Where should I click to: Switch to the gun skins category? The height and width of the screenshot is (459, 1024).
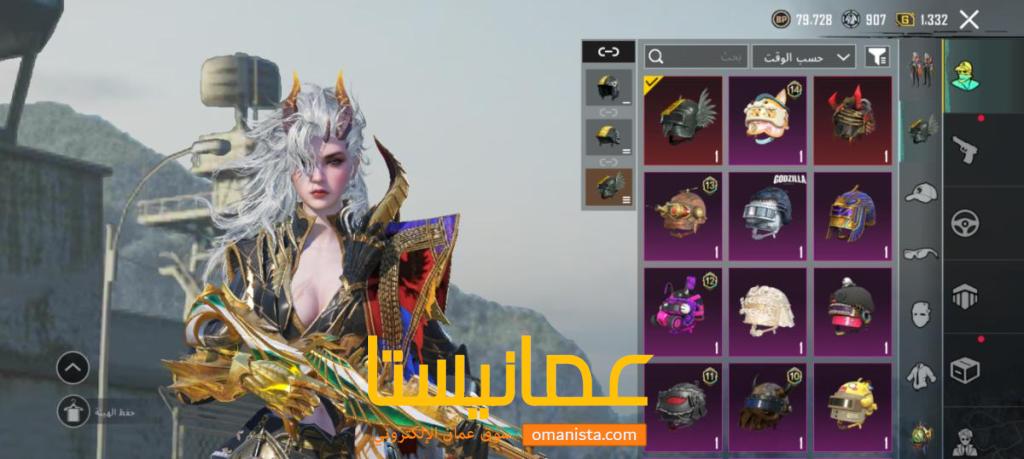[965, 150]
